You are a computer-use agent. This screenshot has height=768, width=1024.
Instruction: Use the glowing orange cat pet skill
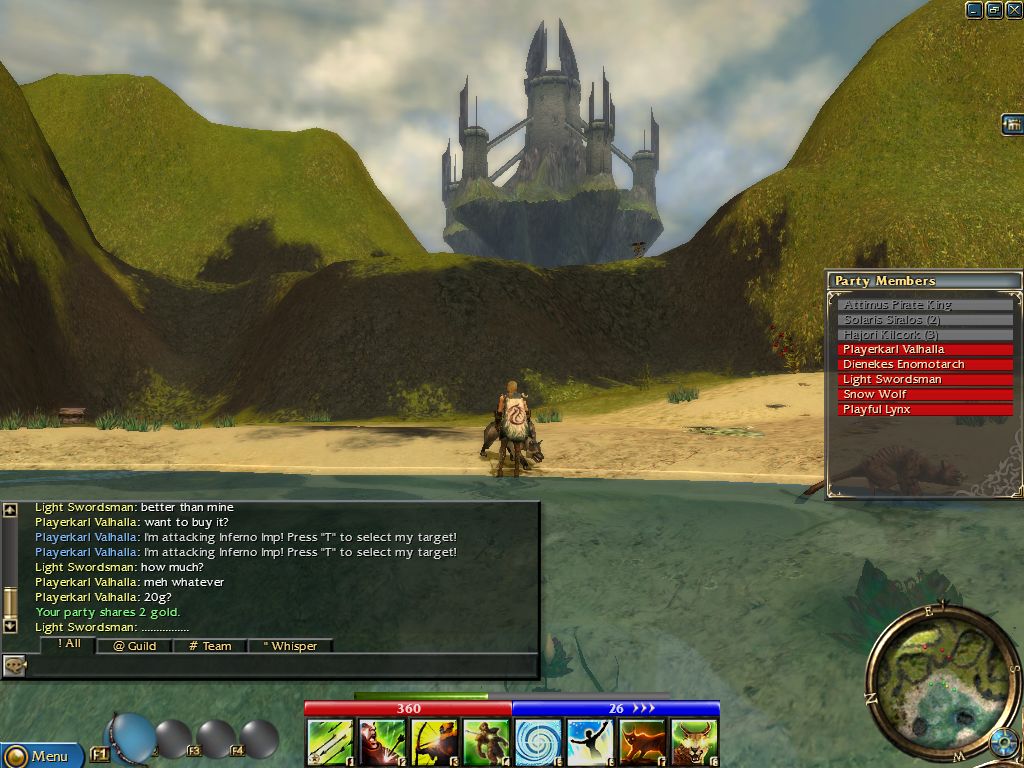pyautogui.click(x=642, y=743)
